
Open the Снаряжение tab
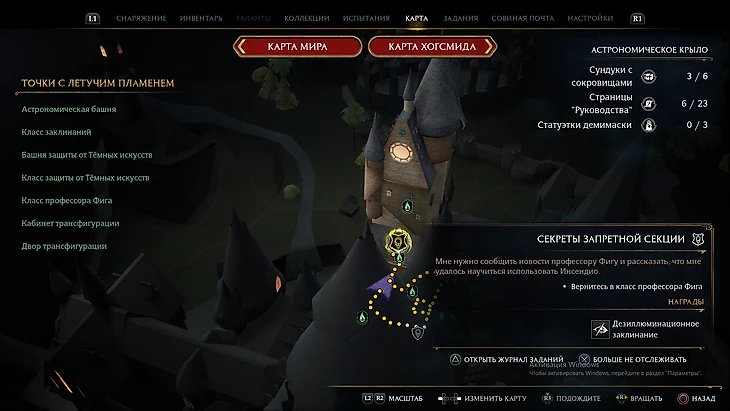click(138, 18)
